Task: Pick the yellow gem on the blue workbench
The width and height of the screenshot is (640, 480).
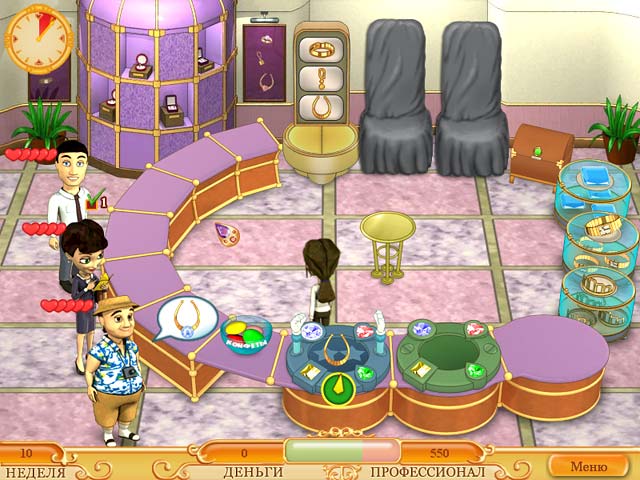Action: [309, 371]
